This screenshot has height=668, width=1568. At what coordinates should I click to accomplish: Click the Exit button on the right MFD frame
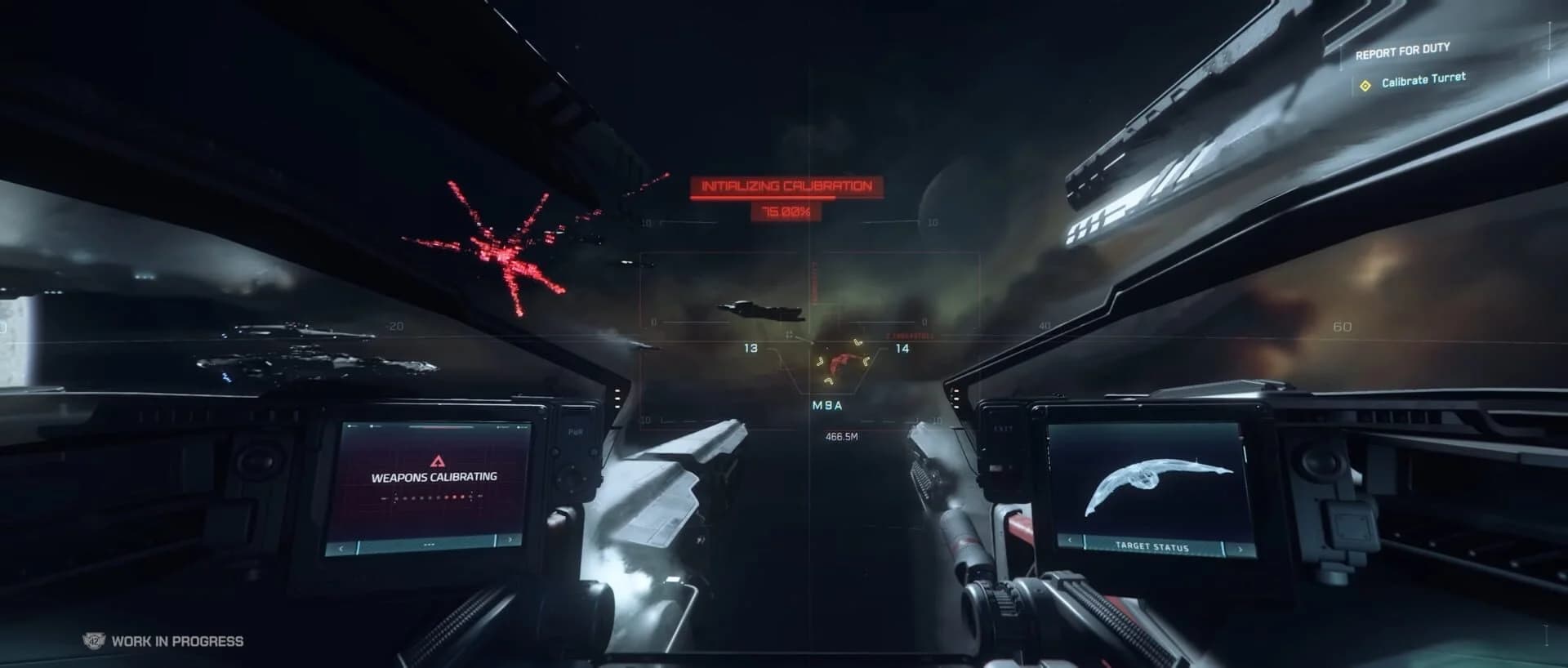tap(1004, 428)
